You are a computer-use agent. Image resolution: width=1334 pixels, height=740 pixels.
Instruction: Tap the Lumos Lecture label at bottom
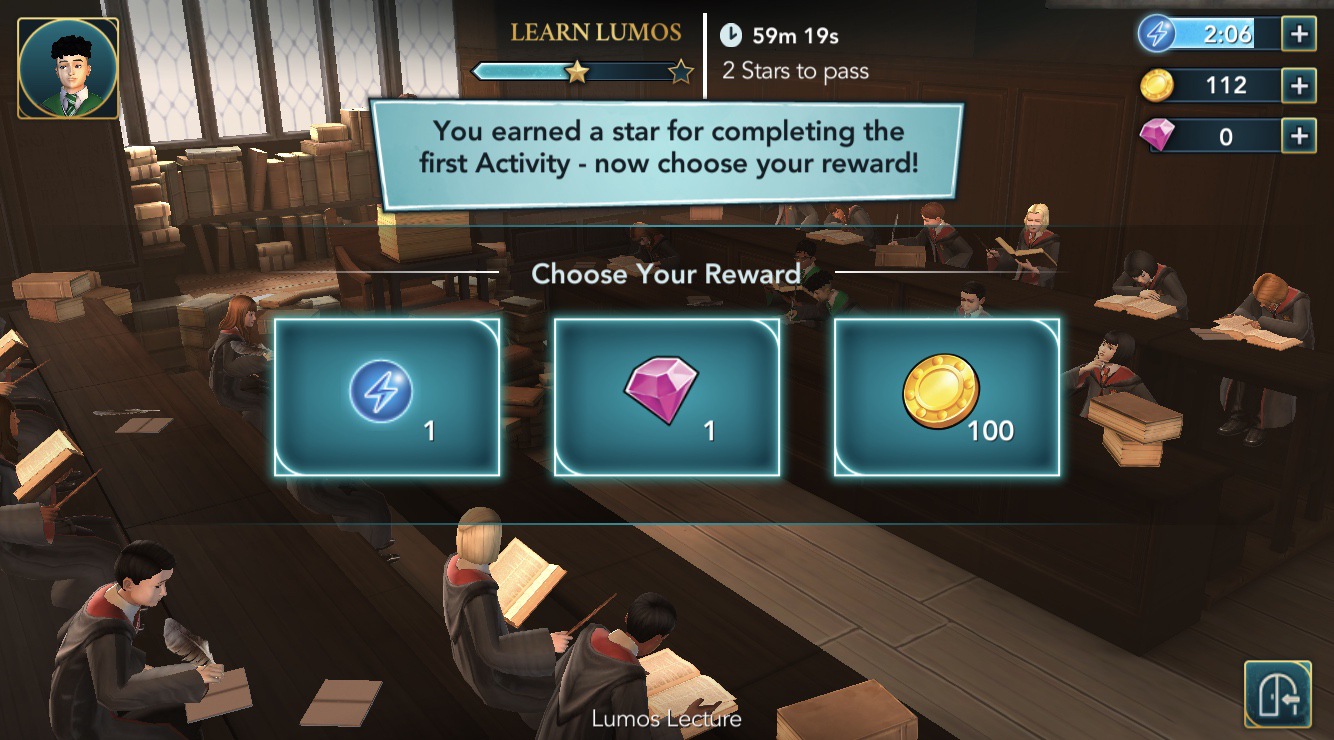click(x=668, y=718)
